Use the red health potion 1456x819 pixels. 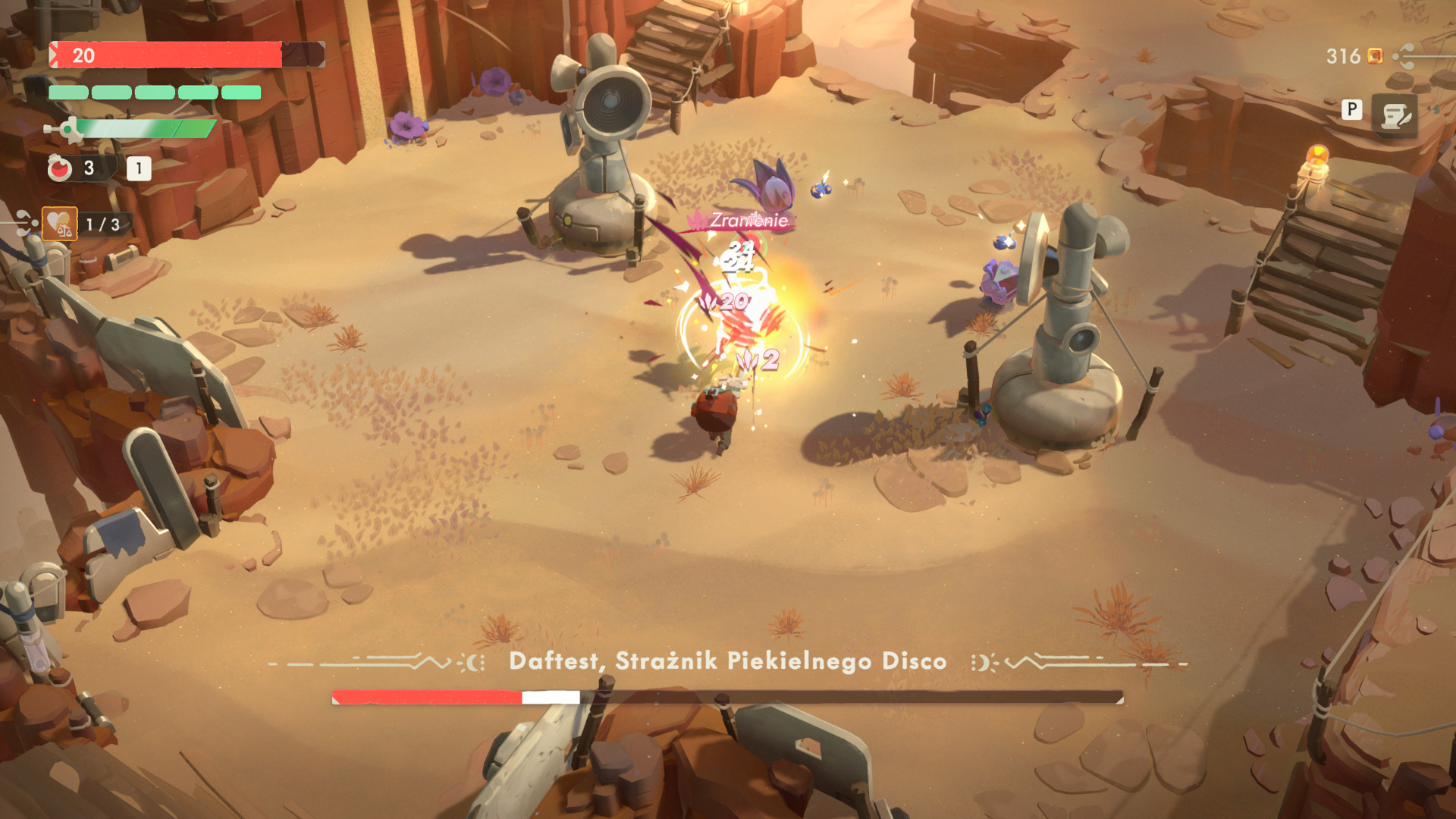point(60,168)
